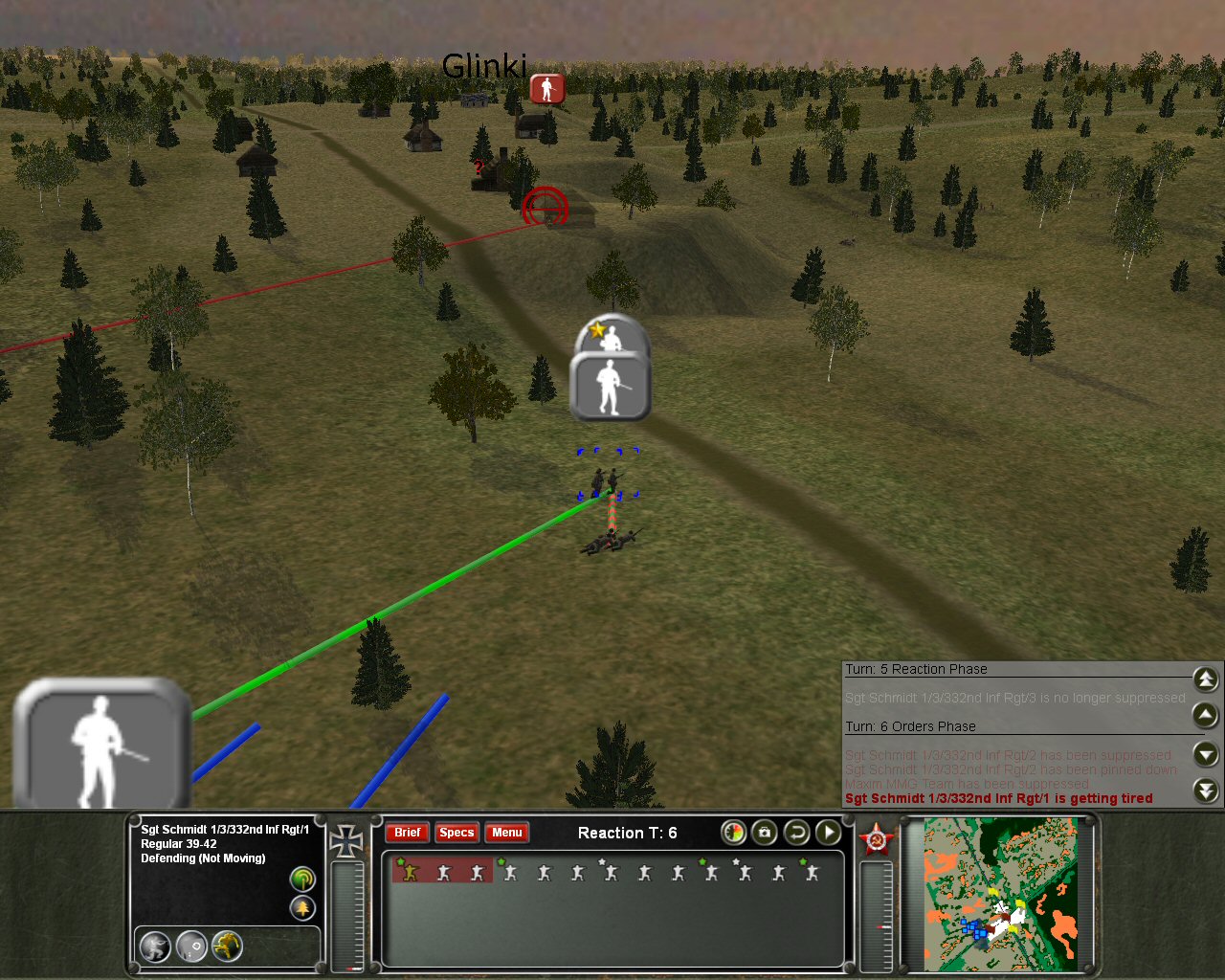
Task: Click the curved undo arrow button
Action: click(796, 833)
